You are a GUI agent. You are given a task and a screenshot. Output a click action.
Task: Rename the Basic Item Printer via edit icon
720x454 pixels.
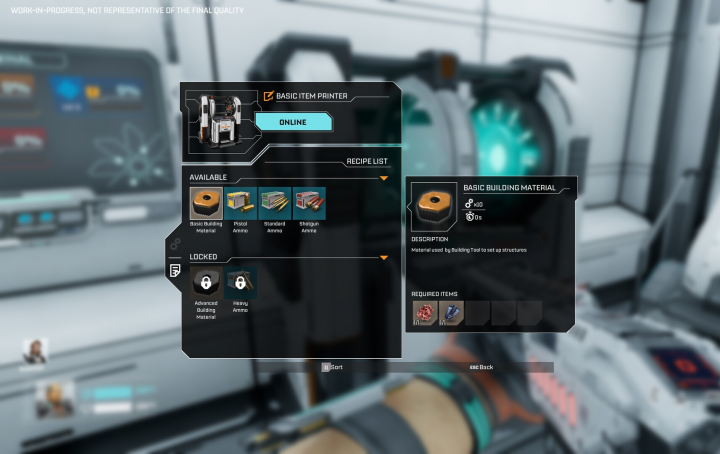tap(268, 96)
